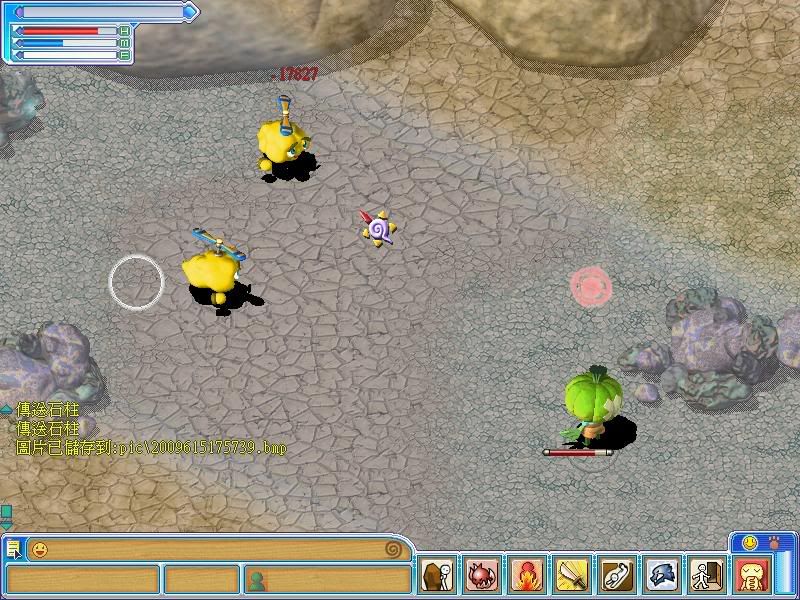Open the brown paw print button
The height and width of the screenshot is (600, 800).
773,542
